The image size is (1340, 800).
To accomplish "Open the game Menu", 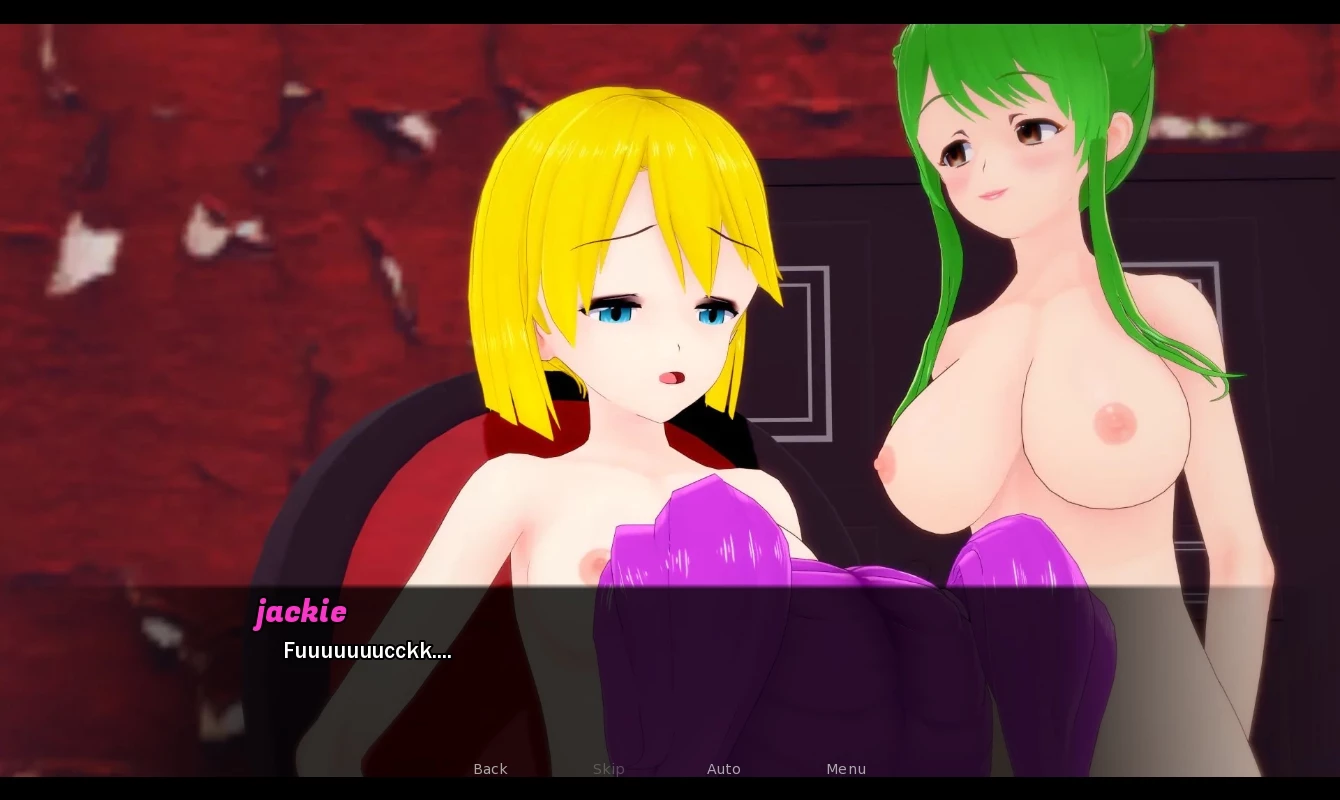I will tap(846, 769).
